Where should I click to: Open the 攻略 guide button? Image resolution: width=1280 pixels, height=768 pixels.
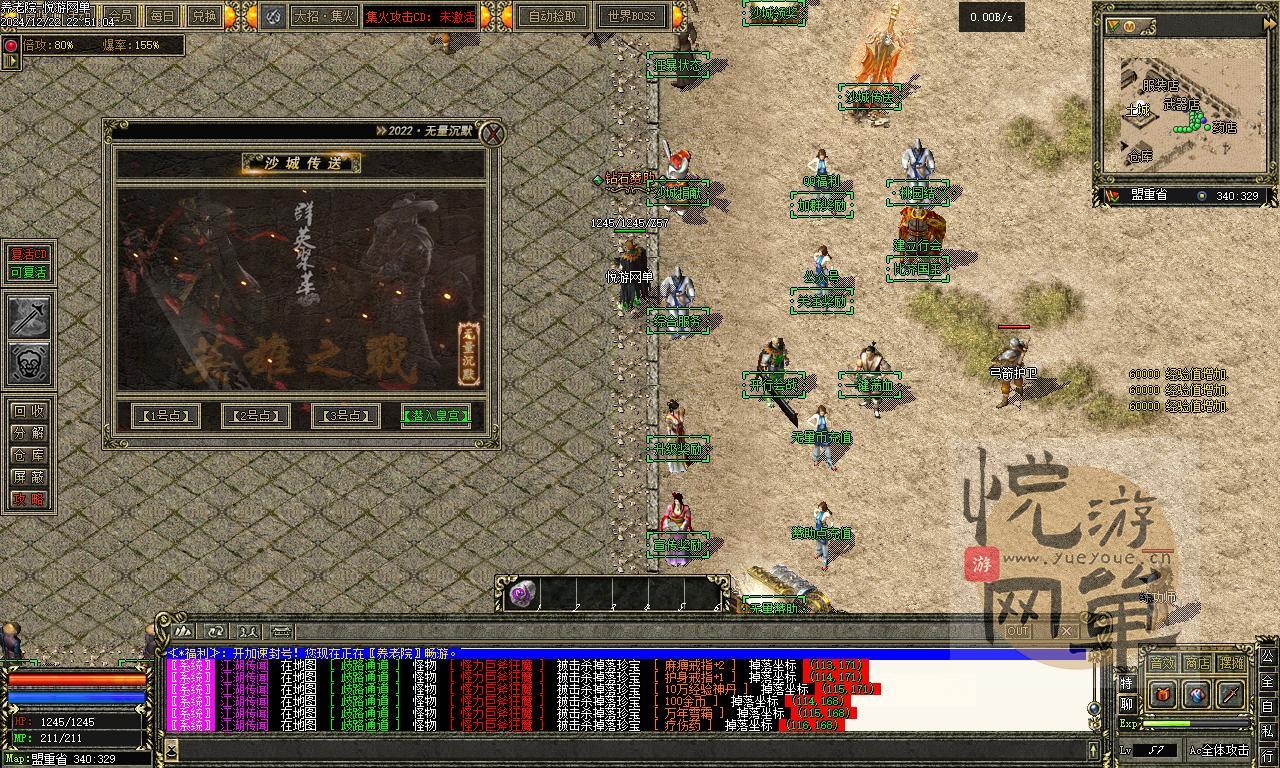click(28, 499)
